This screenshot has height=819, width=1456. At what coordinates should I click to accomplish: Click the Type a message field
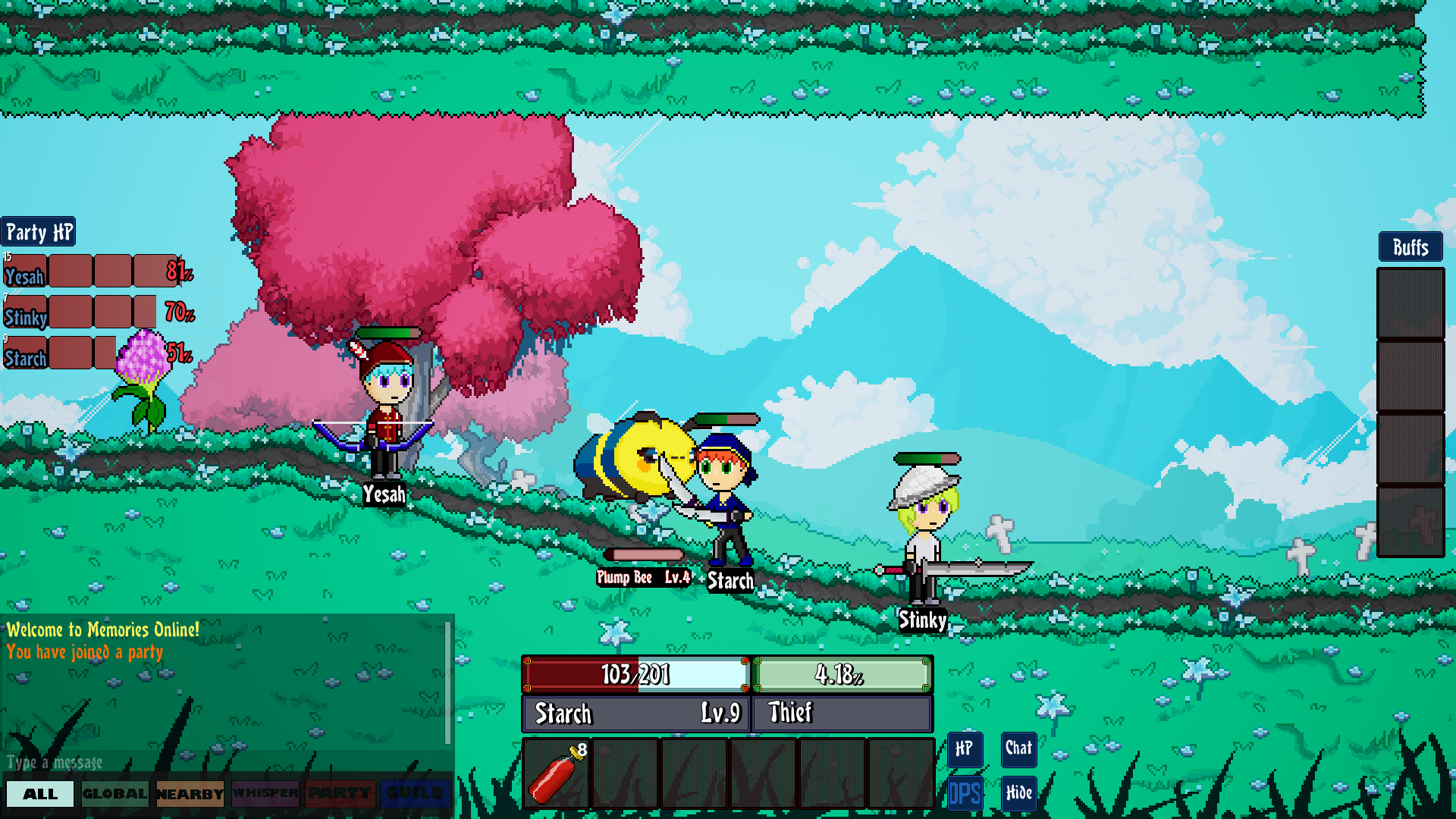click(x=220, y=762)
